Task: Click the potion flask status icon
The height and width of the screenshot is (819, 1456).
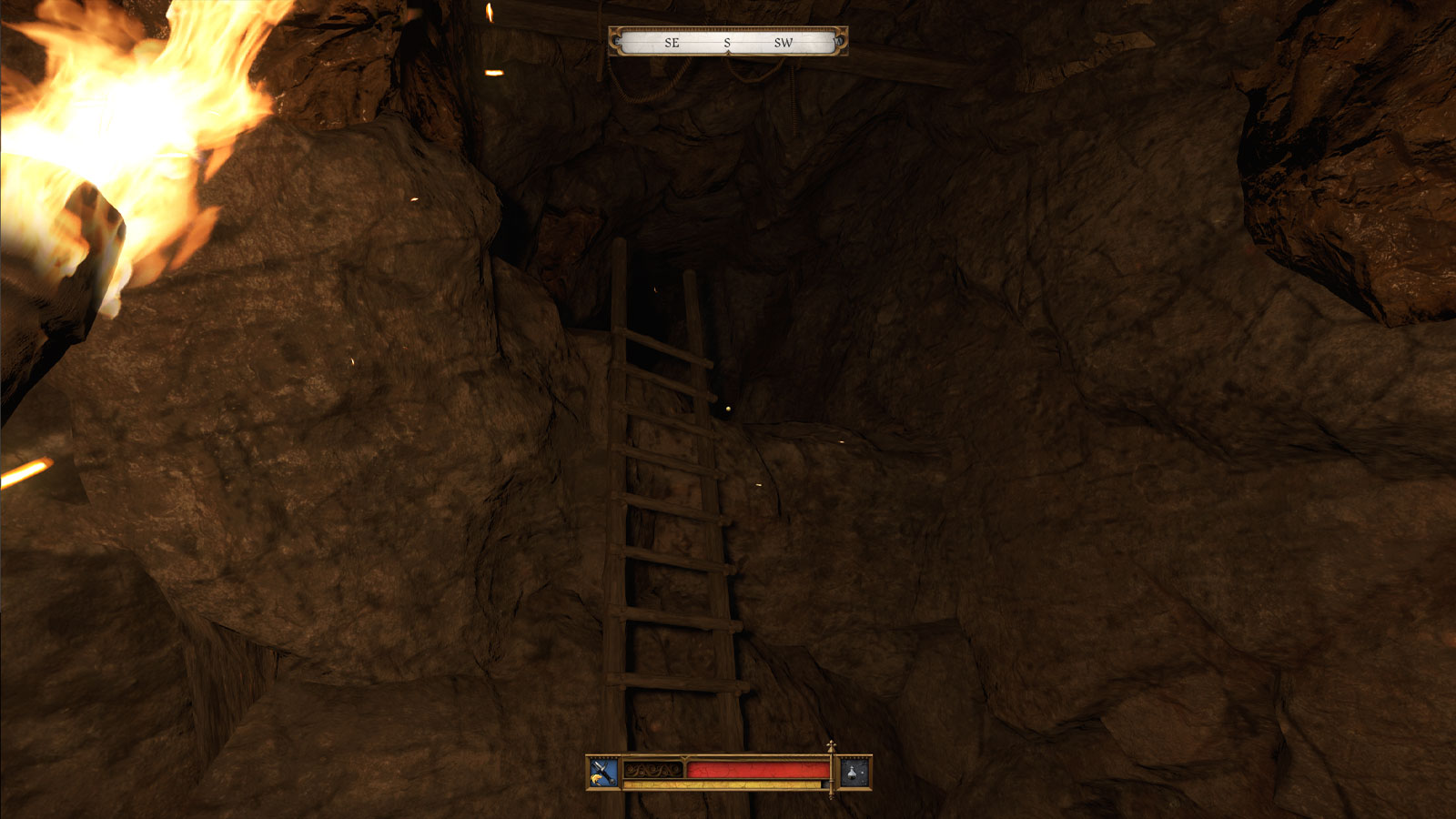Action: (854, 773)
